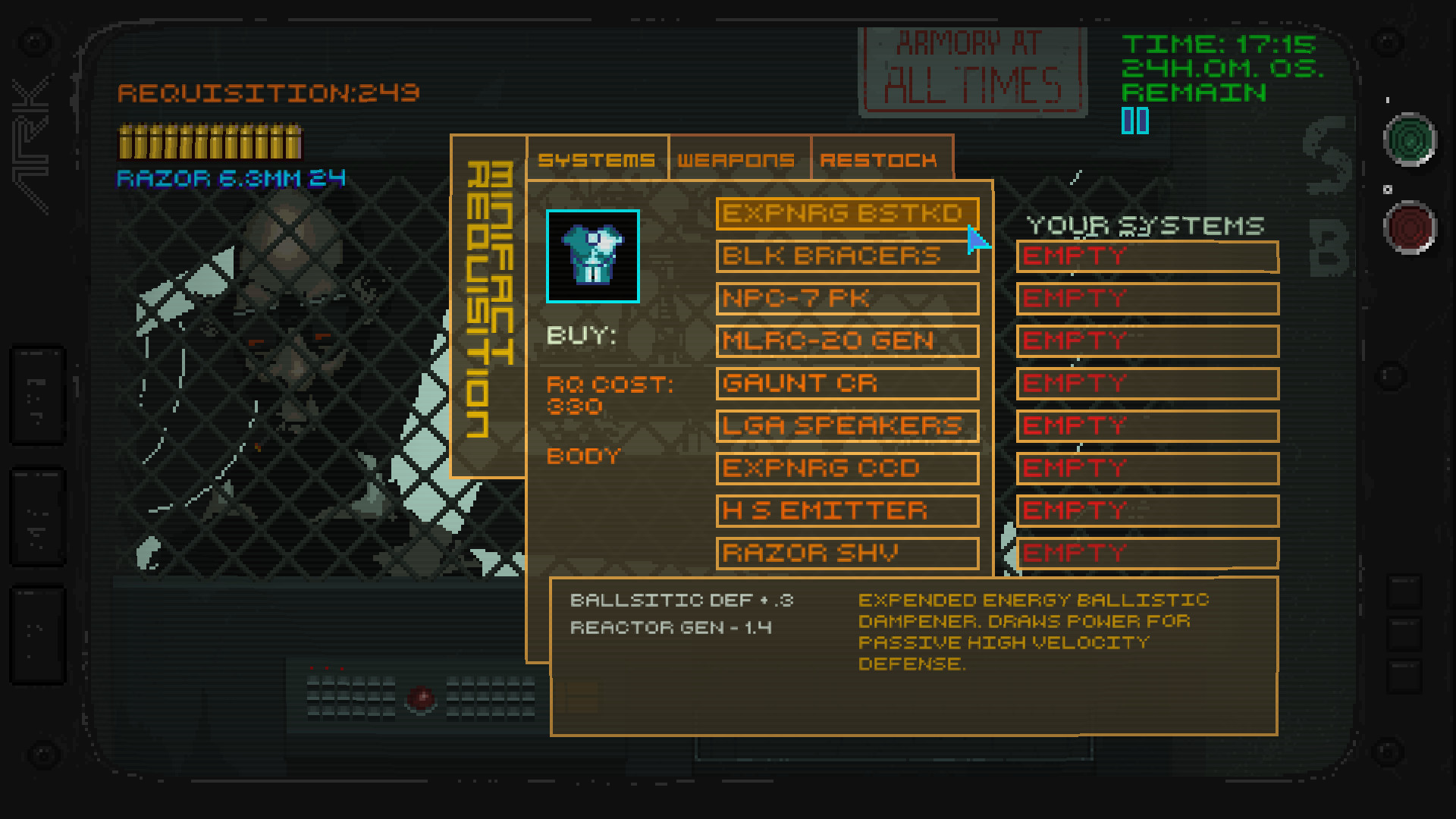Select the BLK BRACERS item

[x=846, y=256]
